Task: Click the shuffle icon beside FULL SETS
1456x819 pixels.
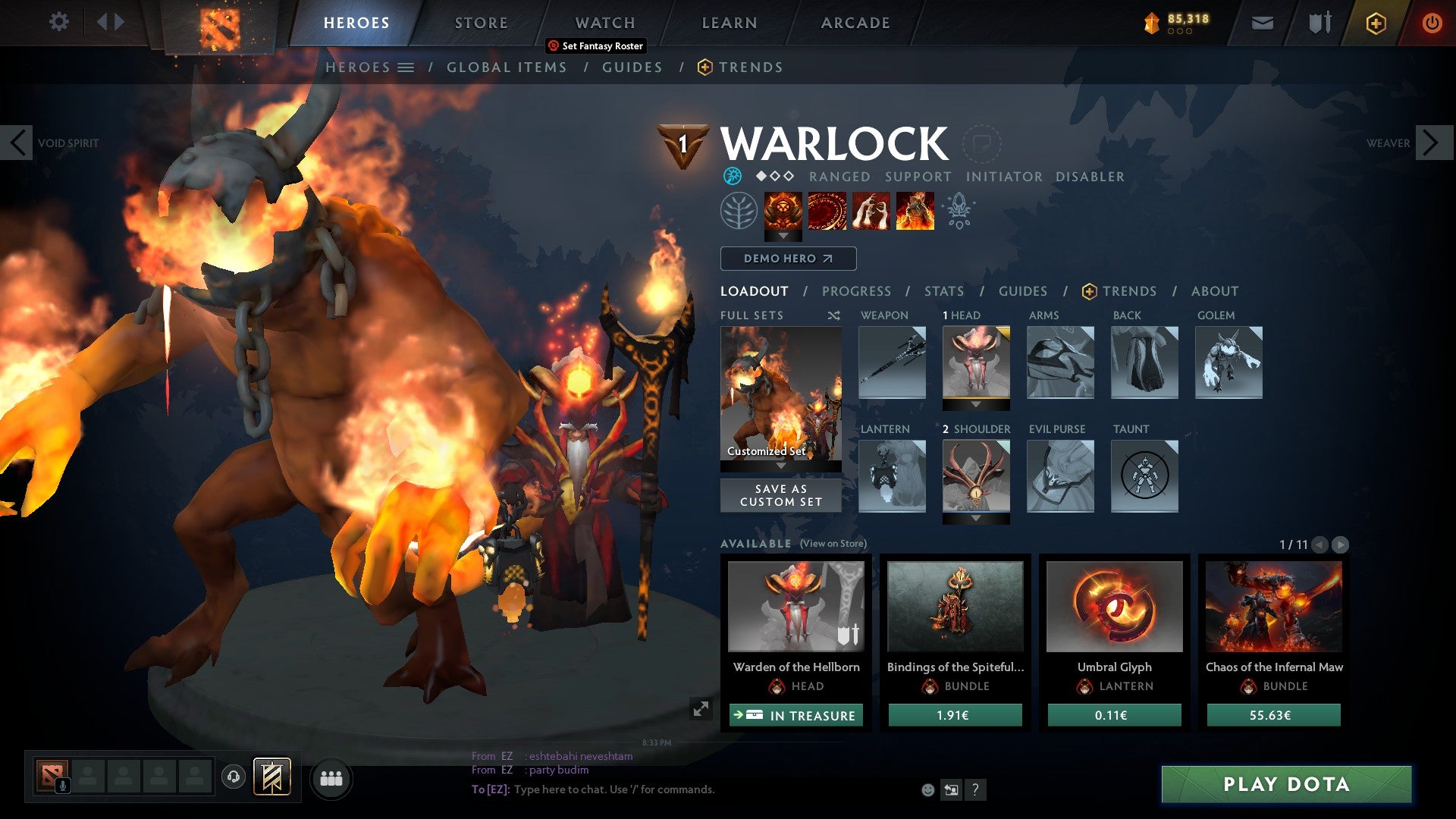Action: click(834, 315)
